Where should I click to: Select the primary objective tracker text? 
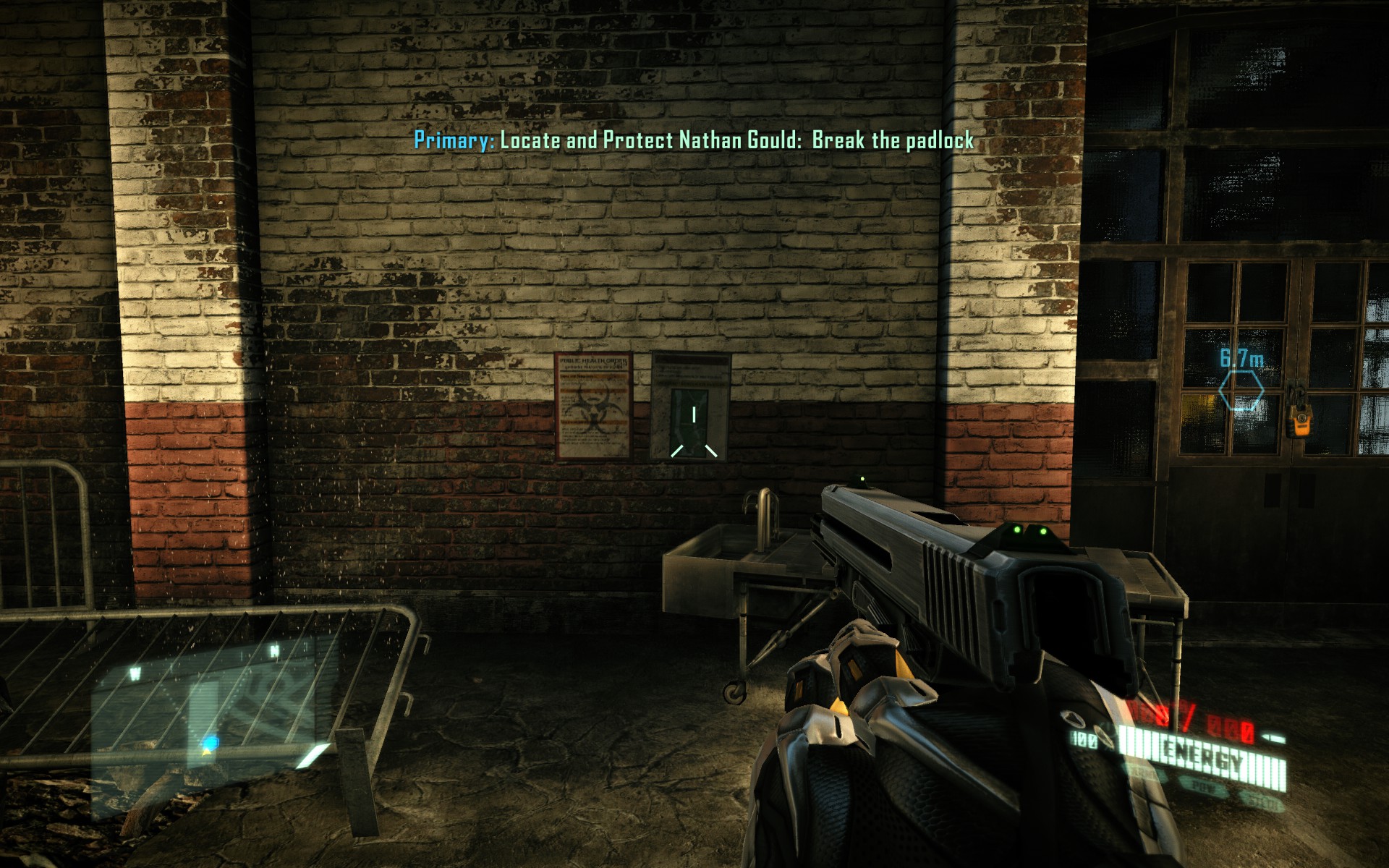(x=694, y=140)
